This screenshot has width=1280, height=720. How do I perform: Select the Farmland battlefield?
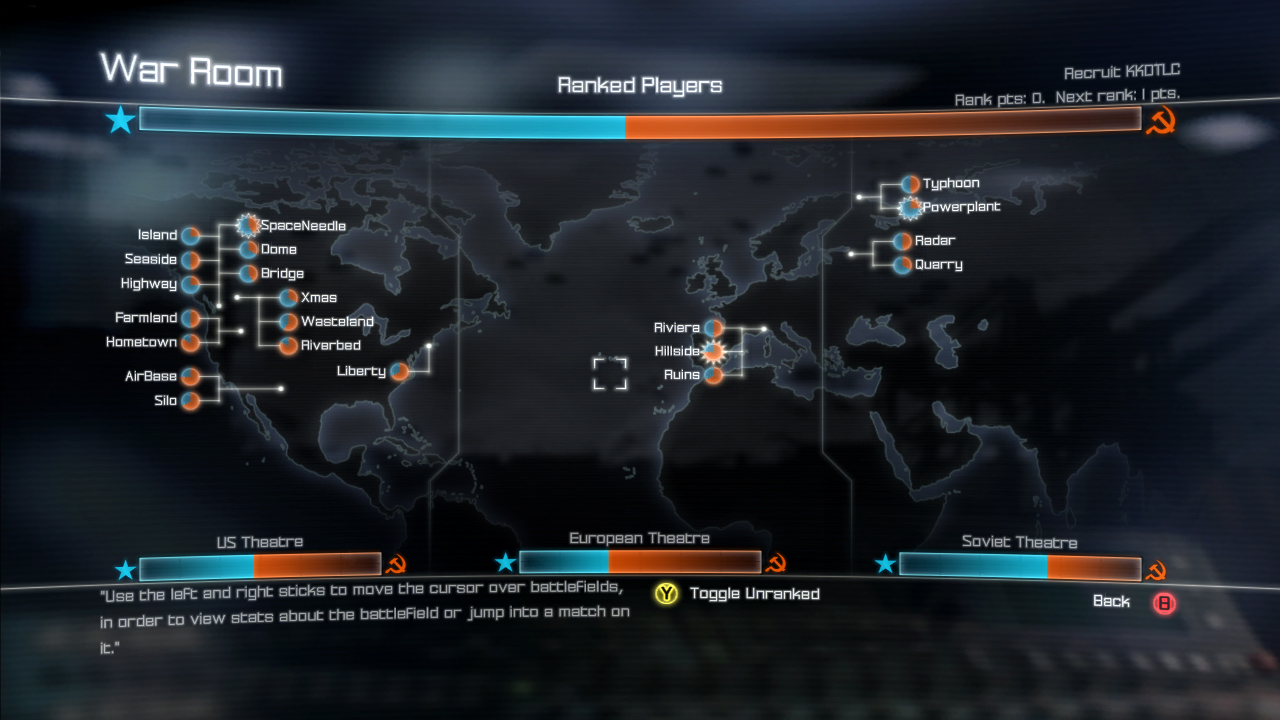point(190,318)
